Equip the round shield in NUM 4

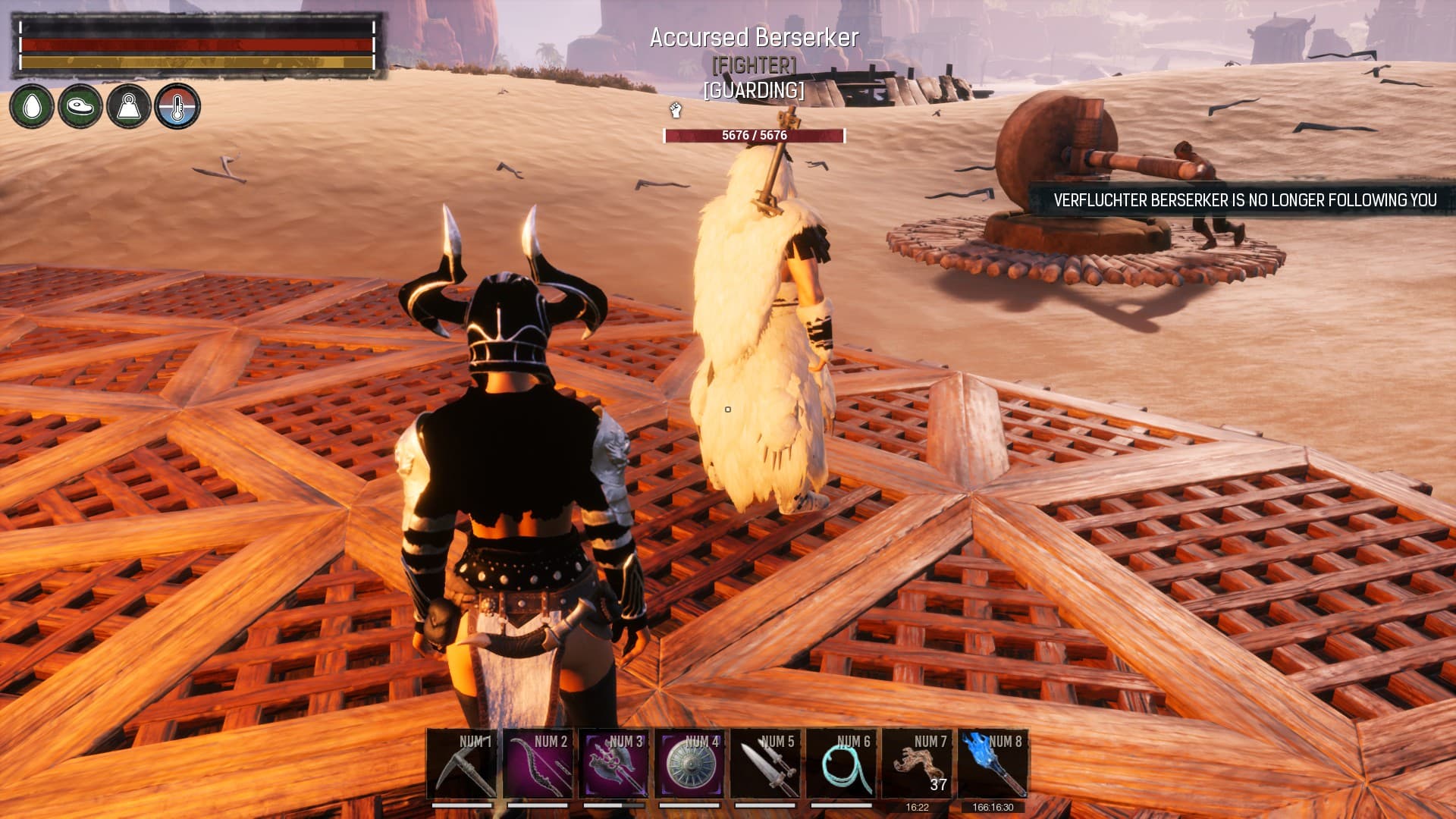tap(690, 763)
